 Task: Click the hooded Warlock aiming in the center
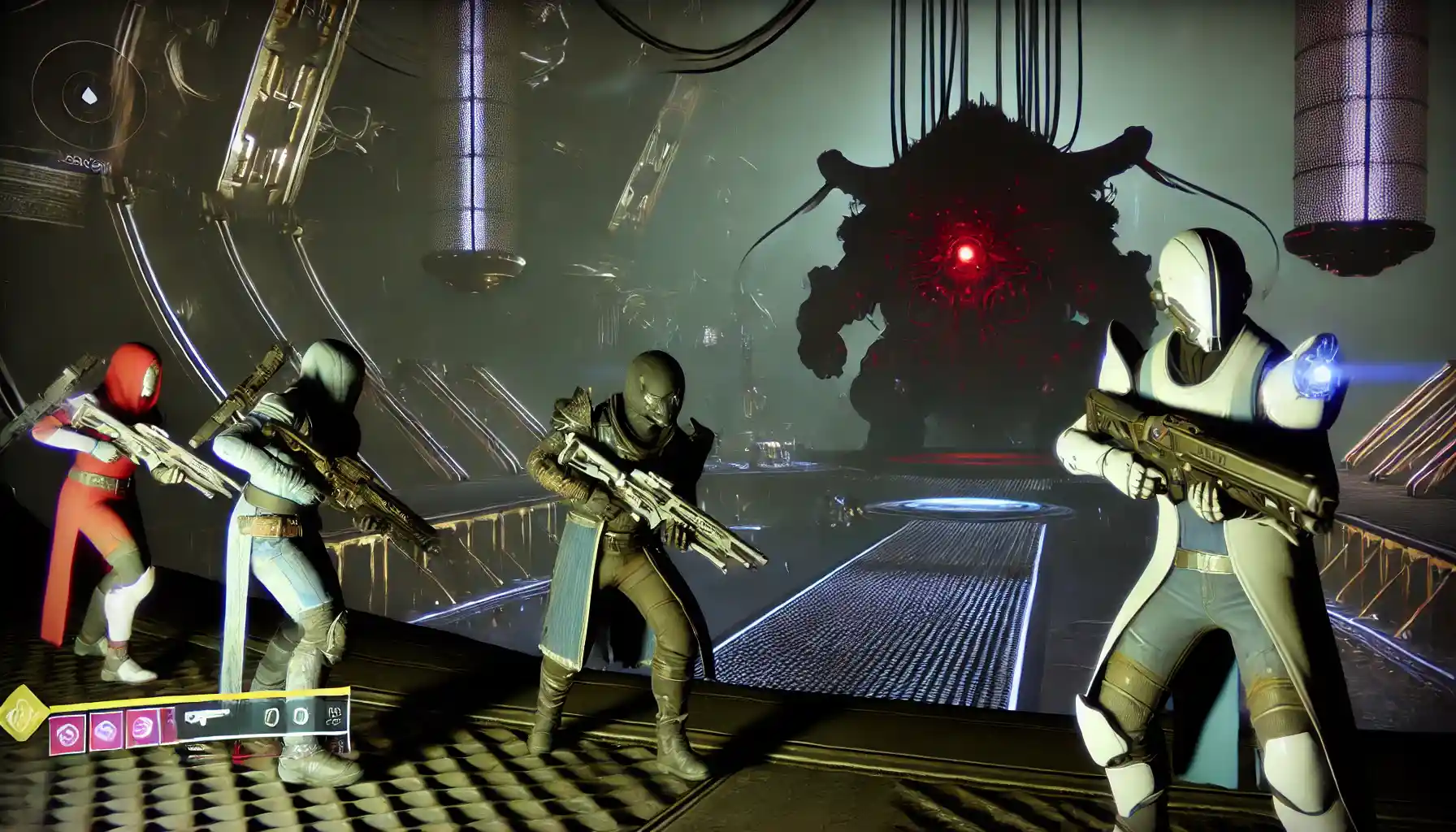coord(642,504)
